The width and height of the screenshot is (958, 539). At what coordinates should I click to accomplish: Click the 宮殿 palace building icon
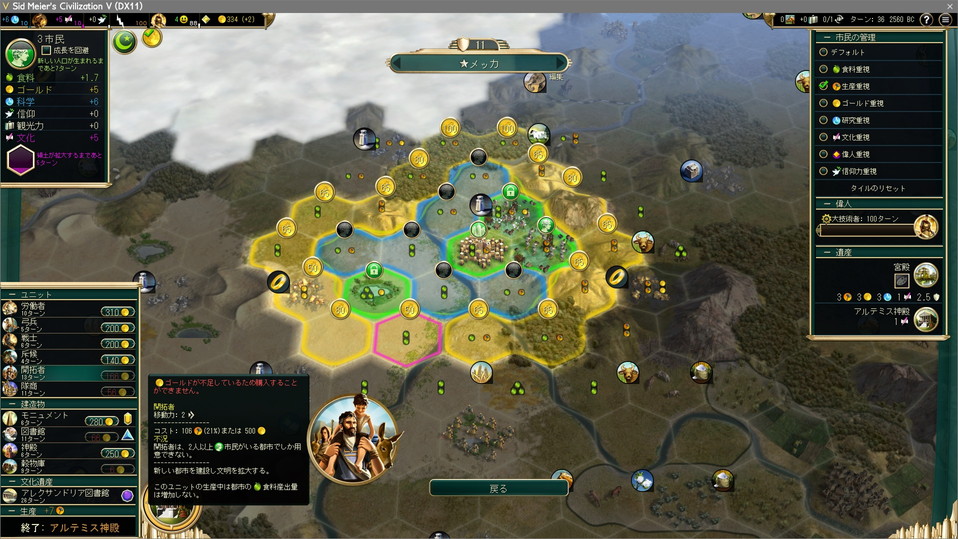(926, 273)
